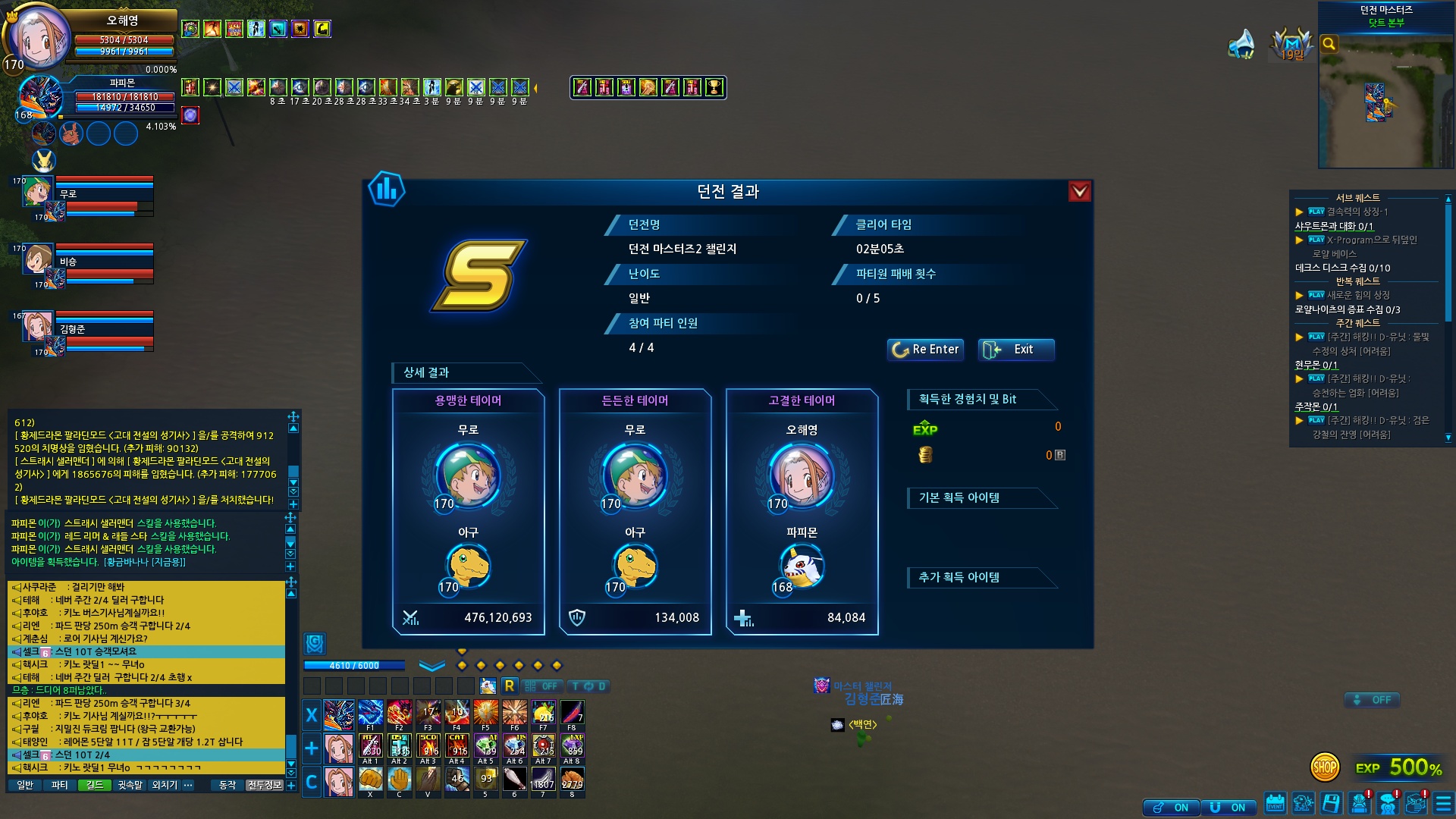Click the Re Enter button
The image size is (1456, 819).
925,350
